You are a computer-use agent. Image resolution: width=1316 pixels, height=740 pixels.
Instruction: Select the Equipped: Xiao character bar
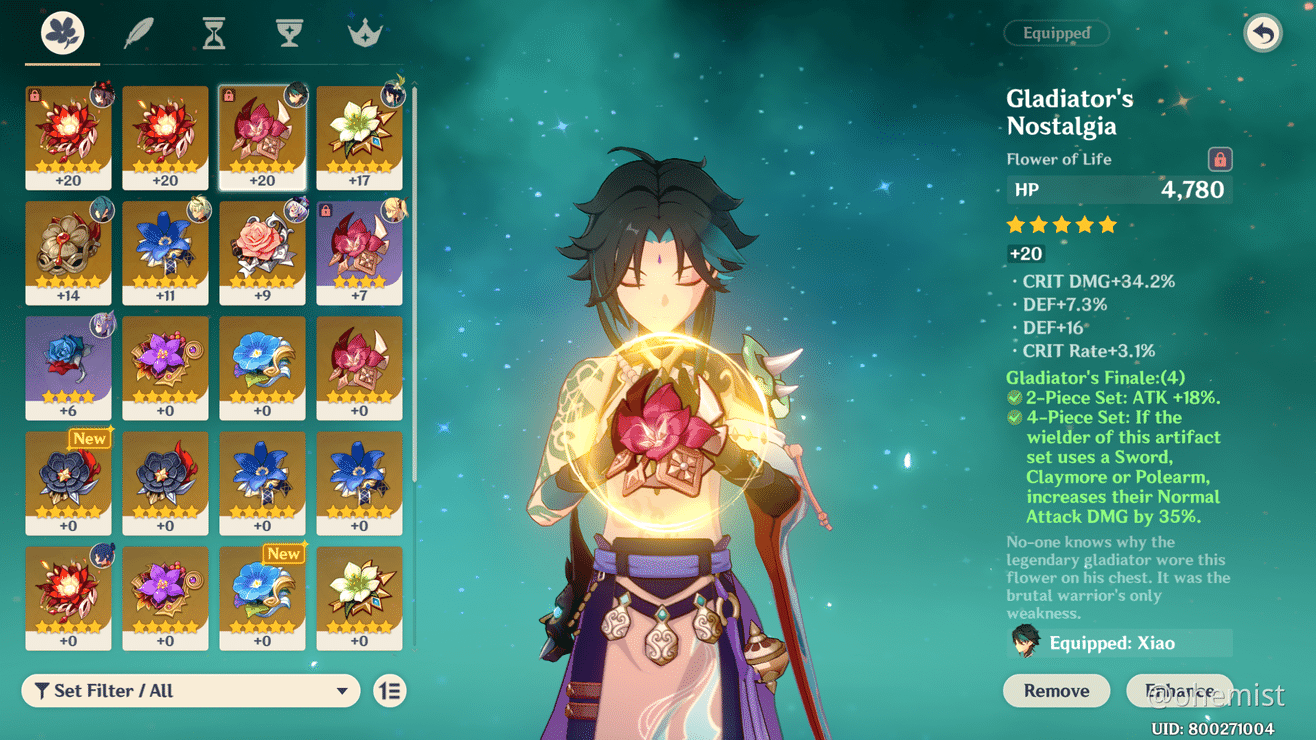pos(1117,642)
